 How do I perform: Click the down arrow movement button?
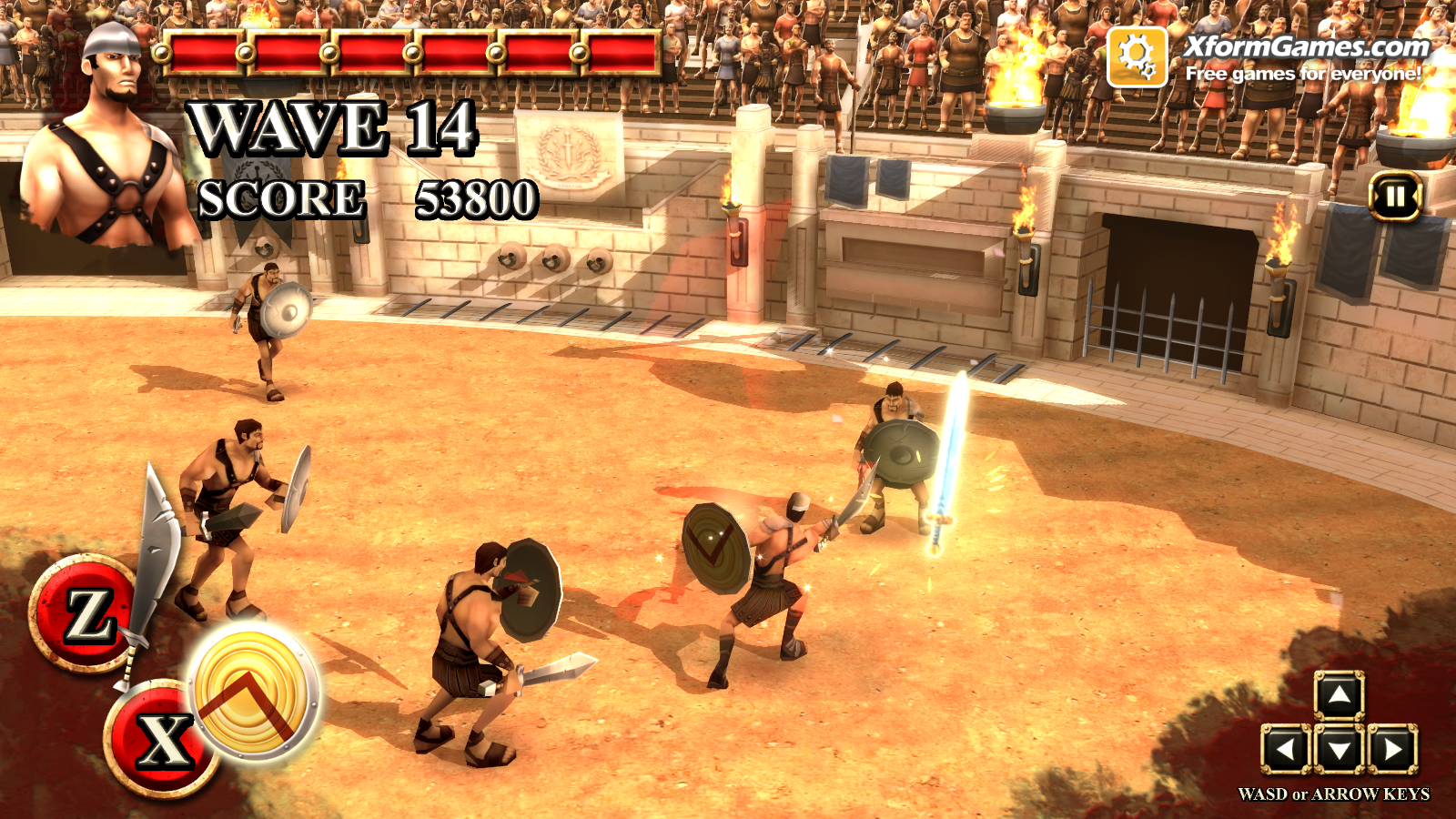pyautogui.click(x=1339, y=750)
